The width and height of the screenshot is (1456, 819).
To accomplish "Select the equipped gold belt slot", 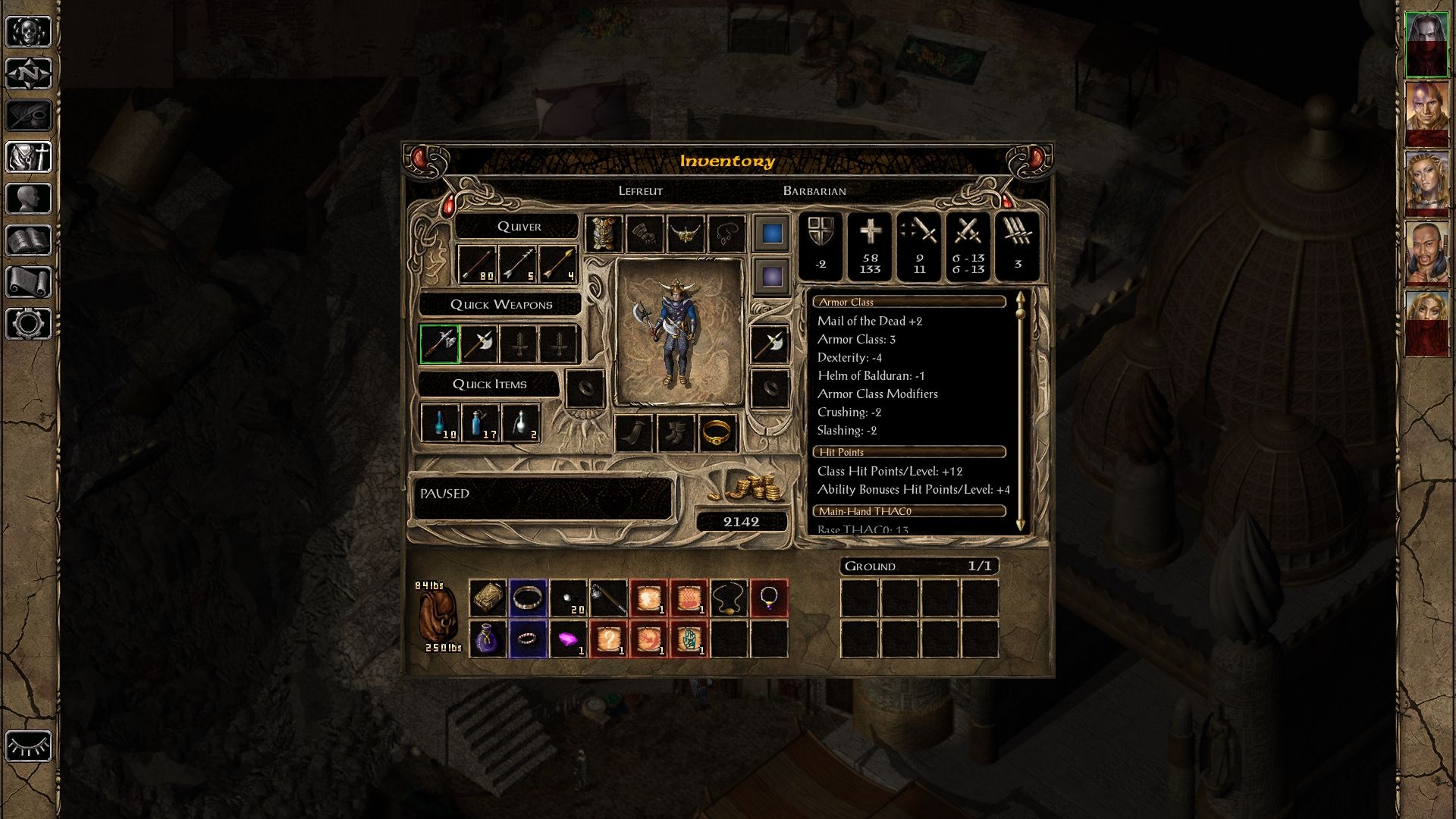I will [717, 433].
